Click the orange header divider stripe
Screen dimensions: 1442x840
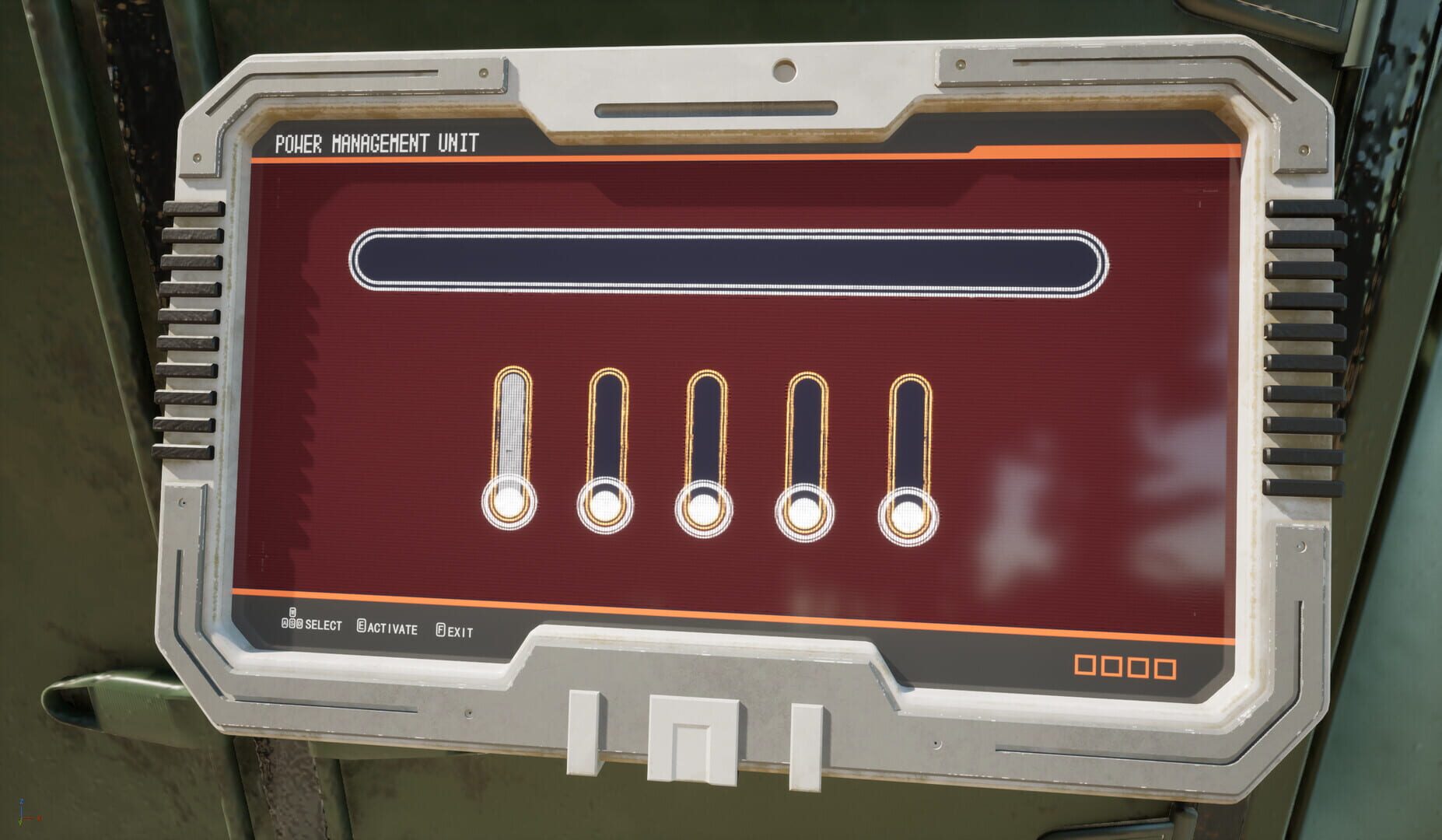[x=700, y=154]
